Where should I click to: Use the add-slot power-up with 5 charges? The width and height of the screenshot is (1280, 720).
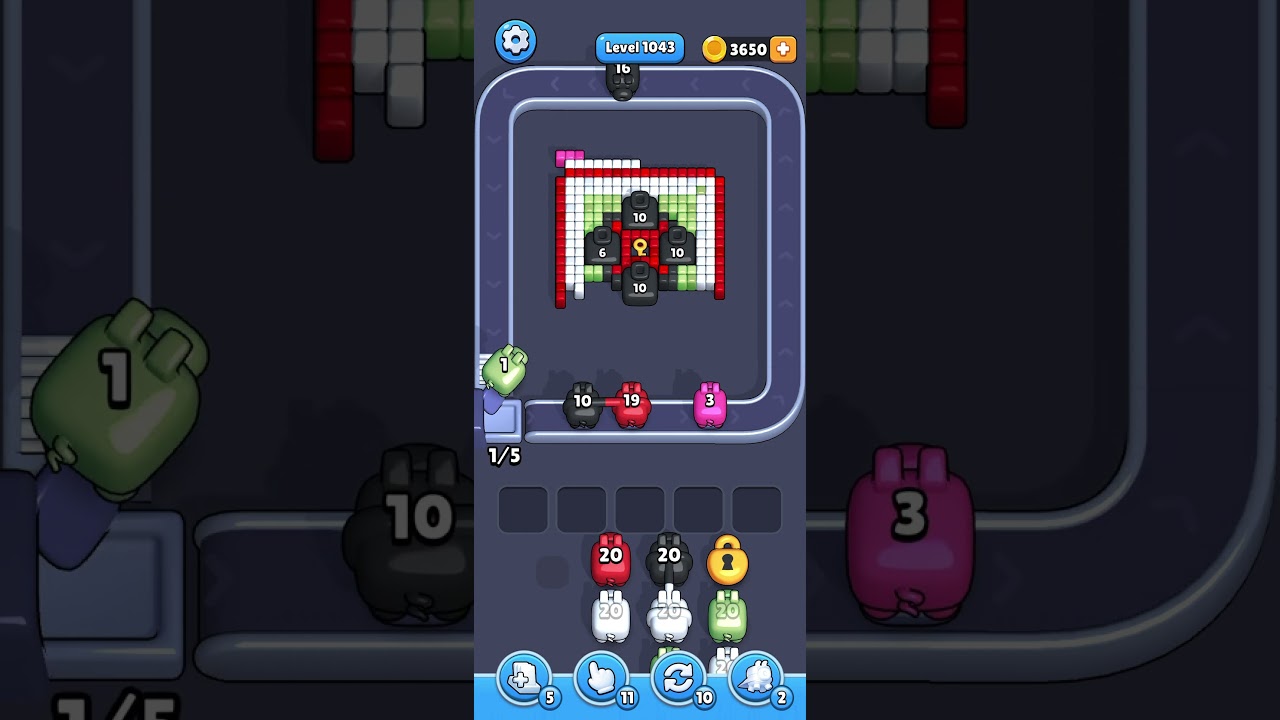(524, 677)
